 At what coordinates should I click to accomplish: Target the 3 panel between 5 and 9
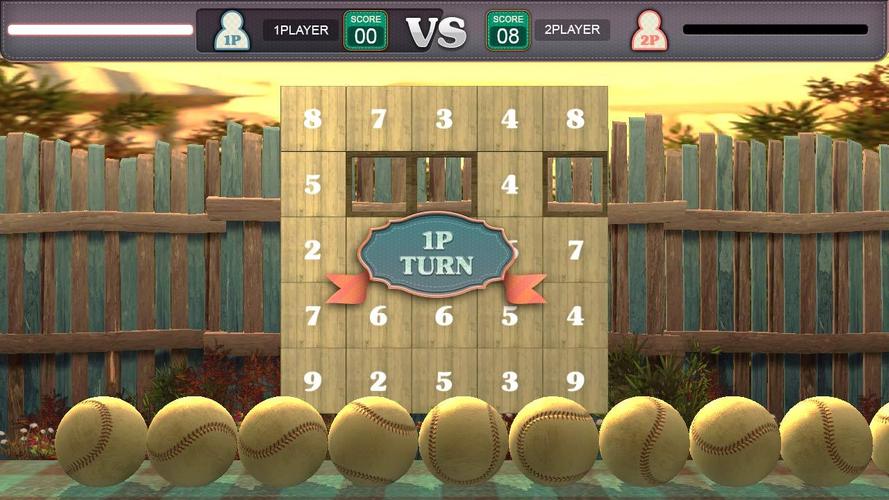[x=510, y=381]
